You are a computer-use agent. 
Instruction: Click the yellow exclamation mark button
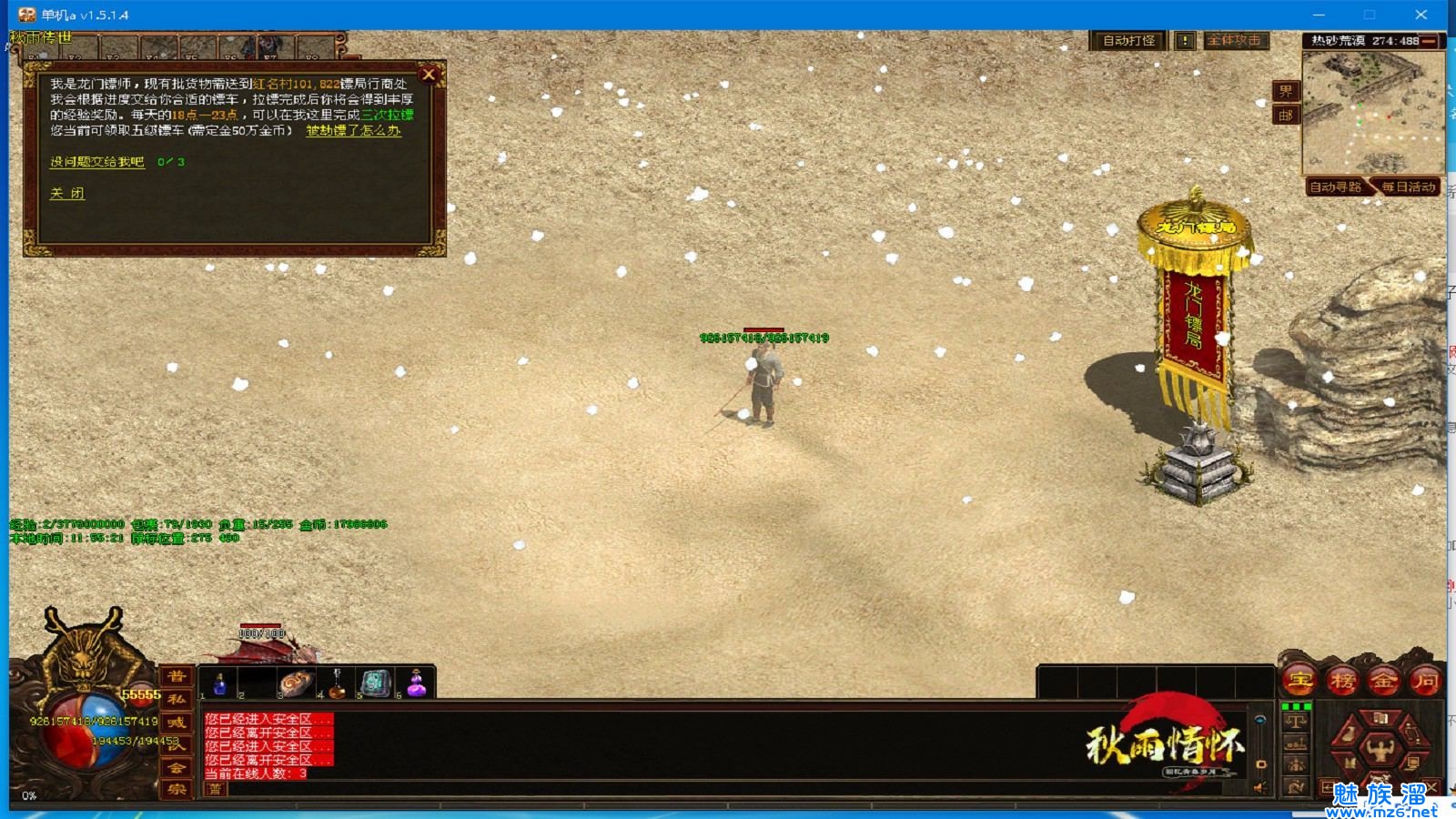(x=1185, y=41)
